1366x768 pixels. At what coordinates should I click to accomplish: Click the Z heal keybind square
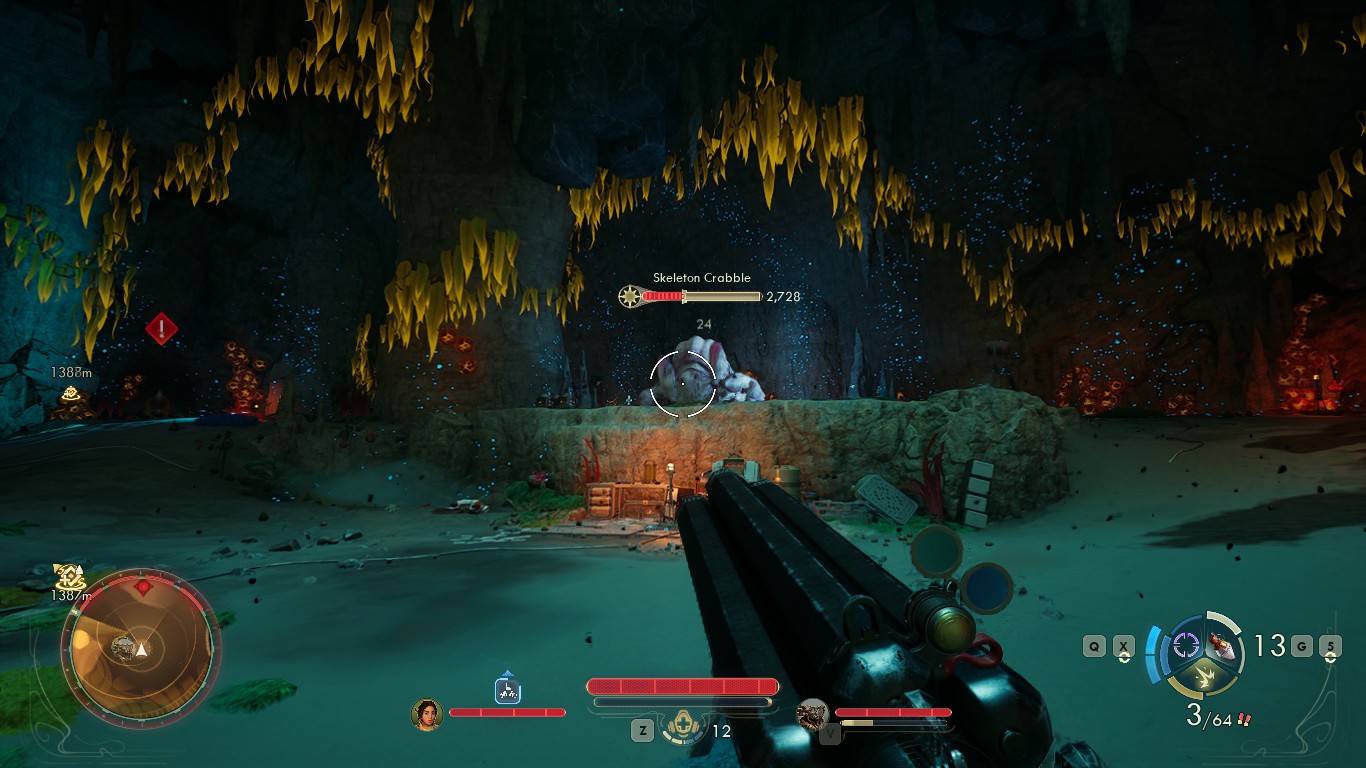[642, 729]
